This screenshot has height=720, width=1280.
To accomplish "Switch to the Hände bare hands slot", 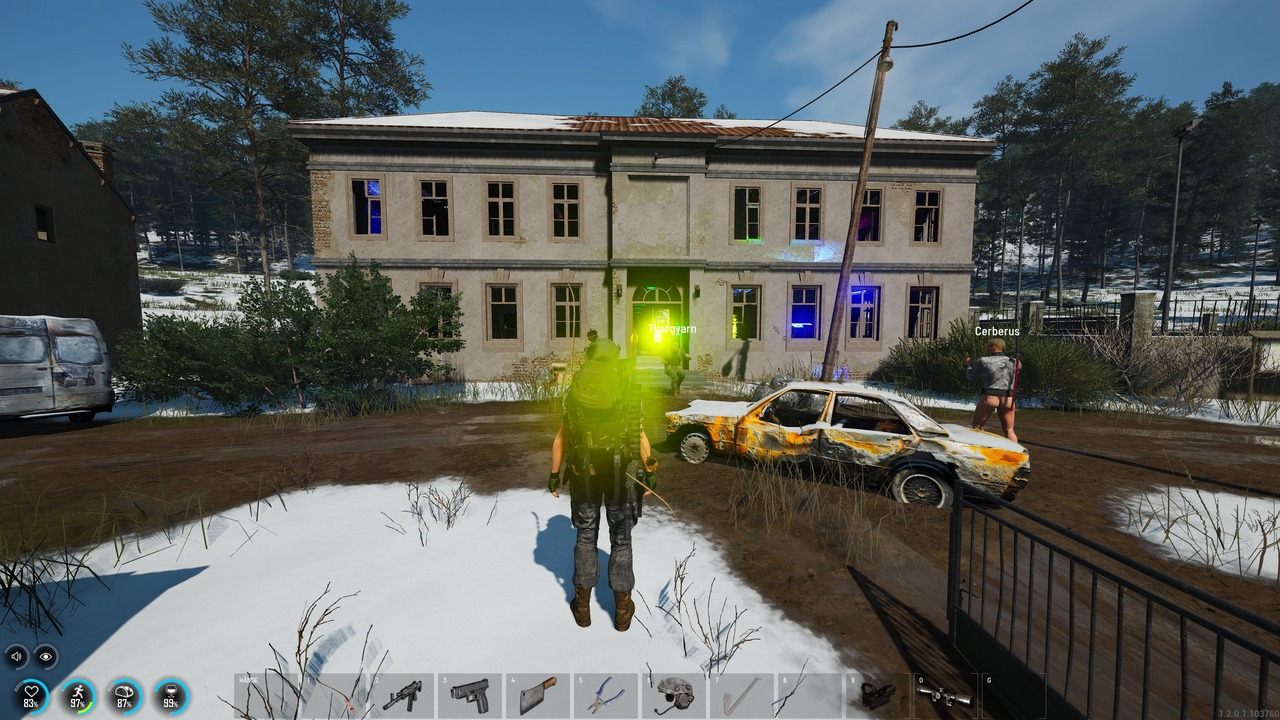I will click(x=266, y=695).
